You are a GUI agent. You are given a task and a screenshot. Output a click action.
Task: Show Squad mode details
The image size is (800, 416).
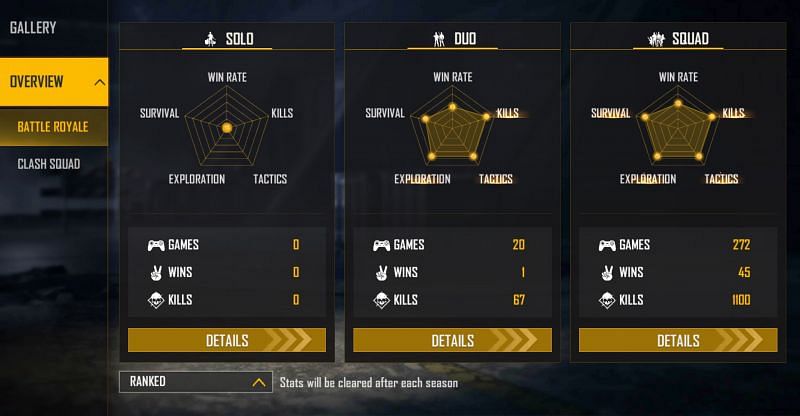678,340
